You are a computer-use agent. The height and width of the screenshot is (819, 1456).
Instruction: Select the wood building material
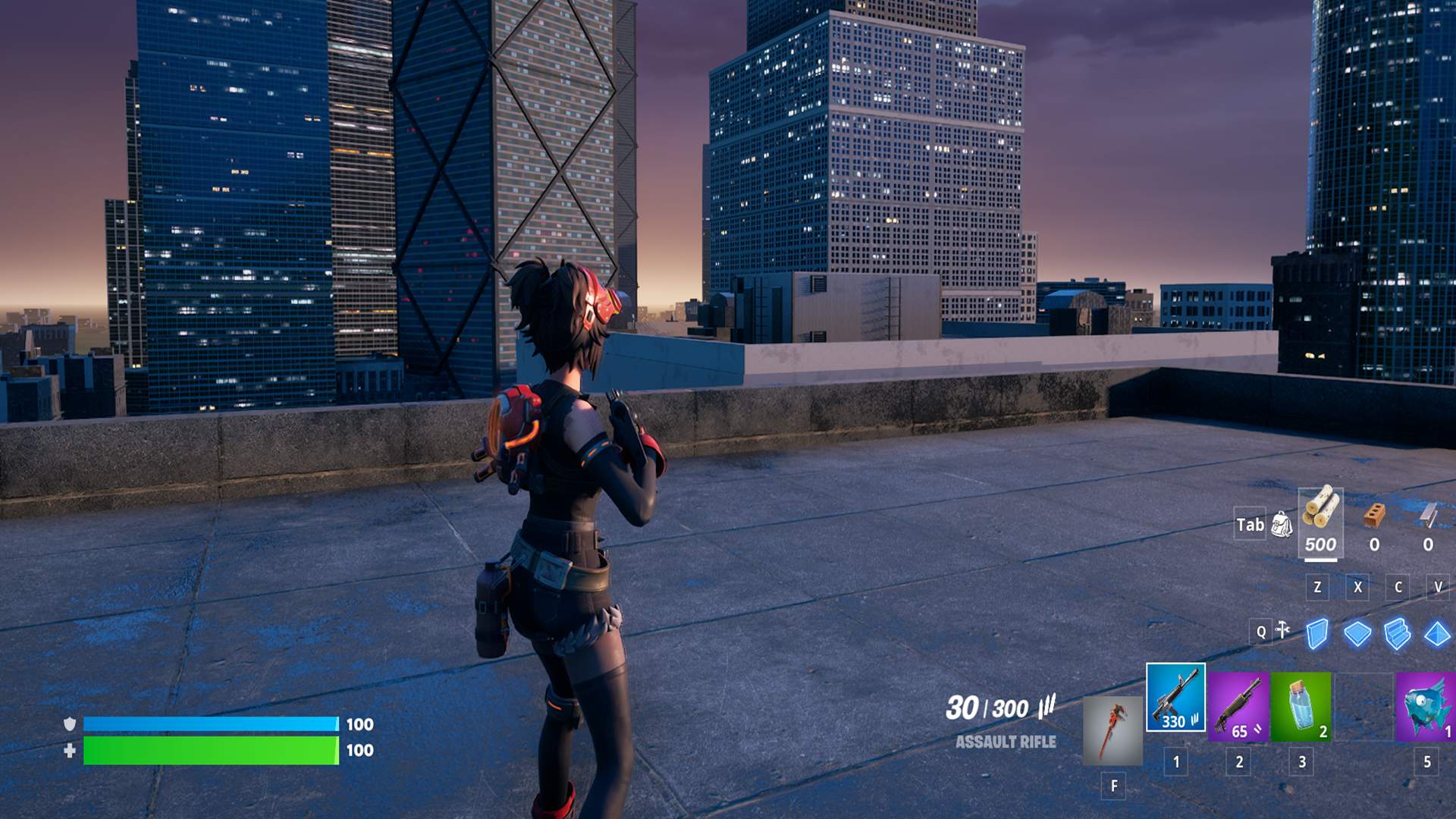pyautogui.click(x=1320, y=522)
